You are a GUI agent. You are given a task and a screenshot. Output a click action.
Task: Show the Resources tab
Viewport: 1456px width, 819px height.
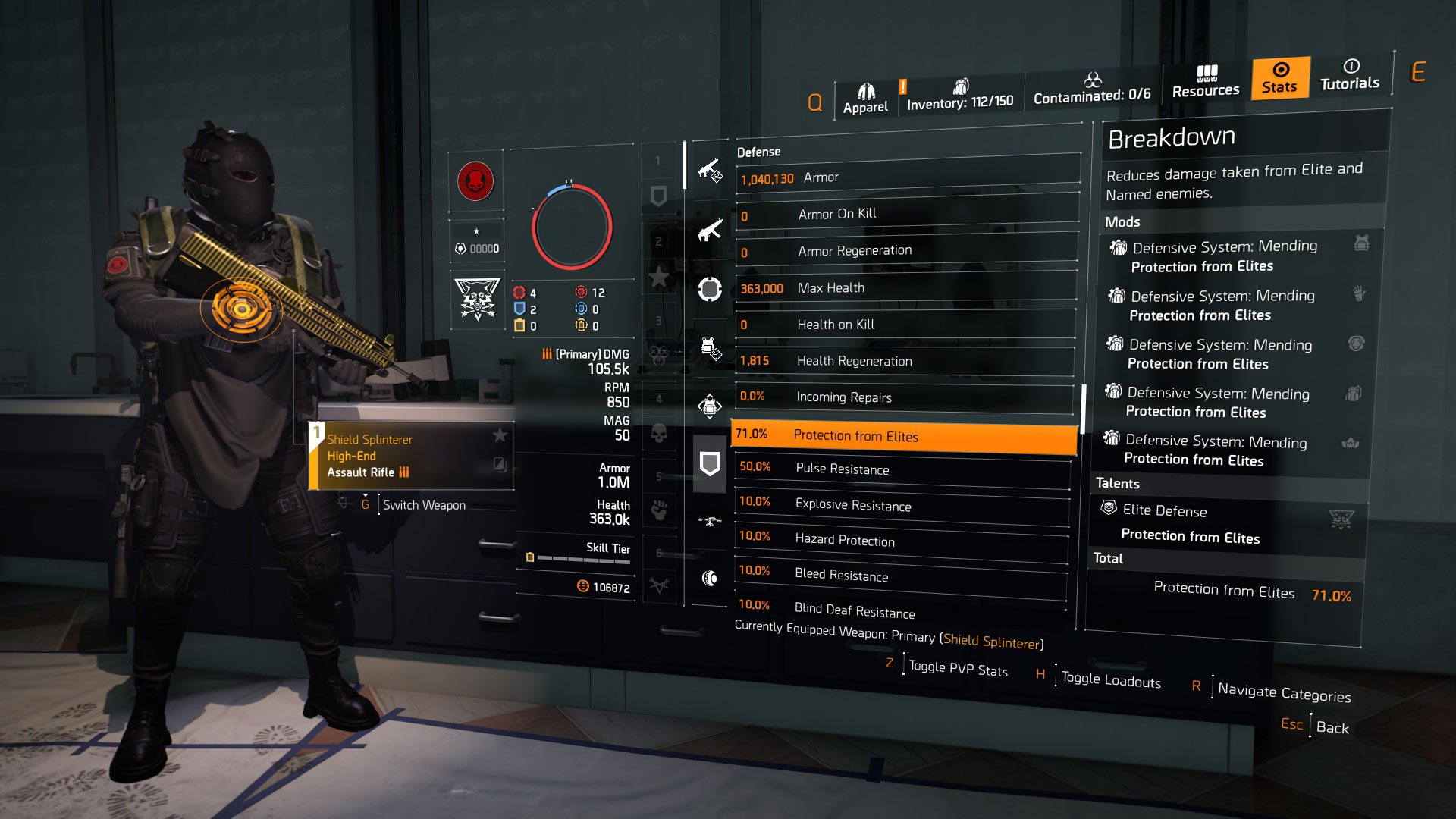point(1206,82)
